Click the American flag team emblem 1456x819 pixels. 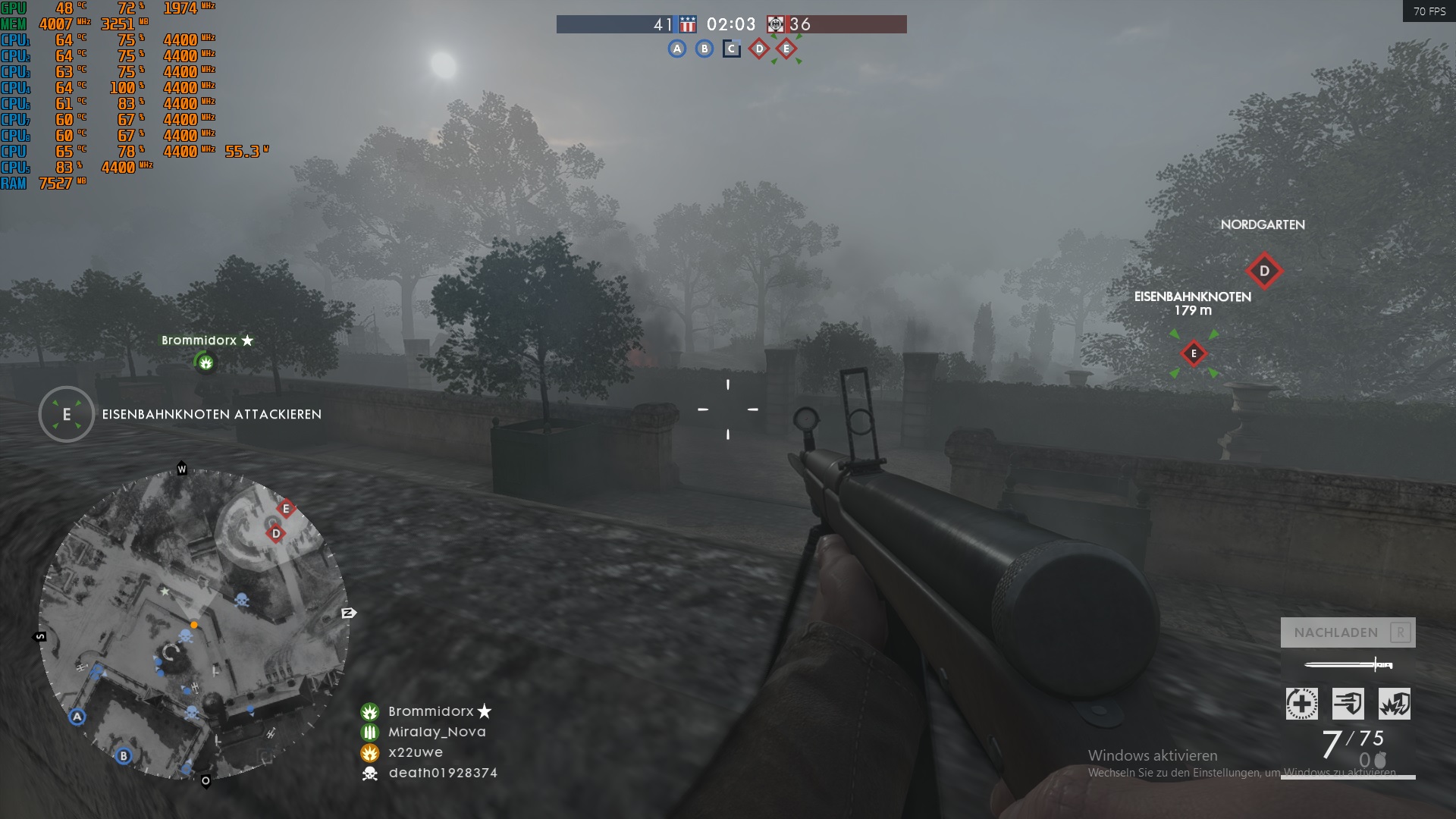[687, 24]
